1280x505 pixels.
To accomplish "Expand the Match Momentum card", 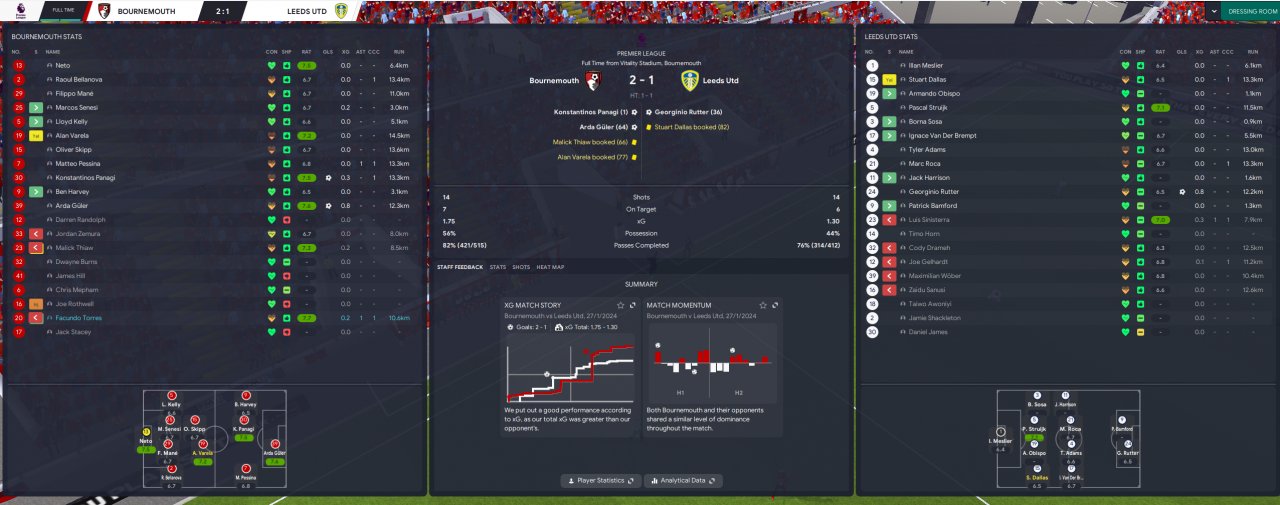I will click(773, 305).
